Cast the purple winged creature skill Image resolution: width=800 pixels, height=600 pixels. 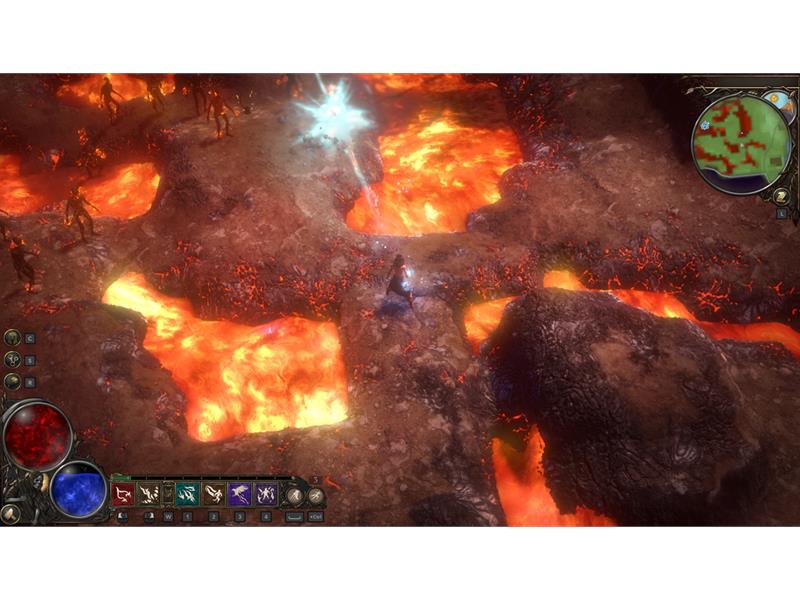coord(240,494)
